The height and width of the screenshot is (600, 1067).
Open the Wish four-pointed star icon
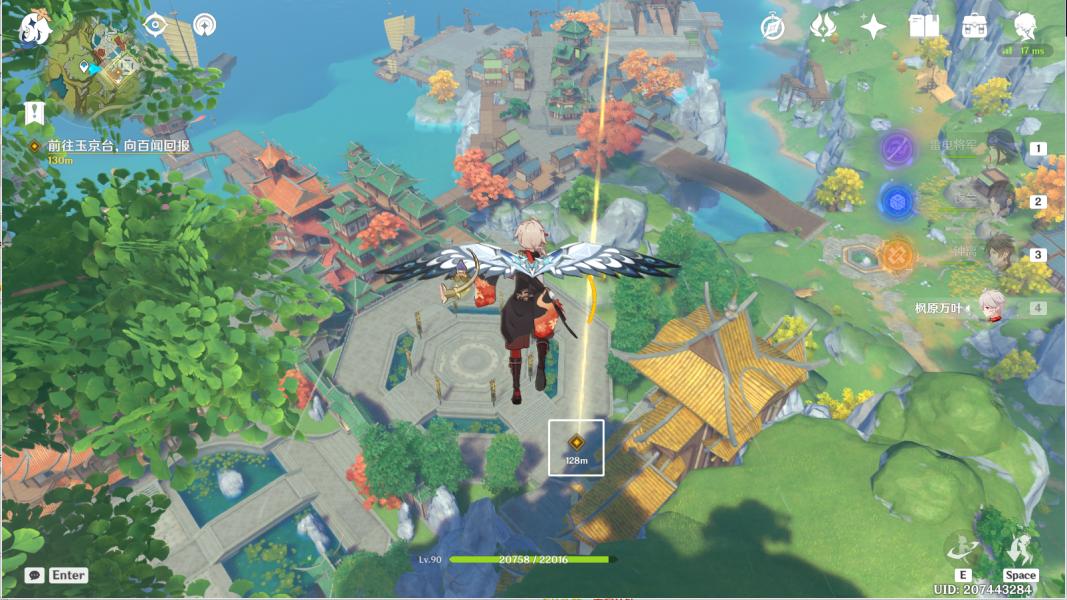(x=874, y=27)
